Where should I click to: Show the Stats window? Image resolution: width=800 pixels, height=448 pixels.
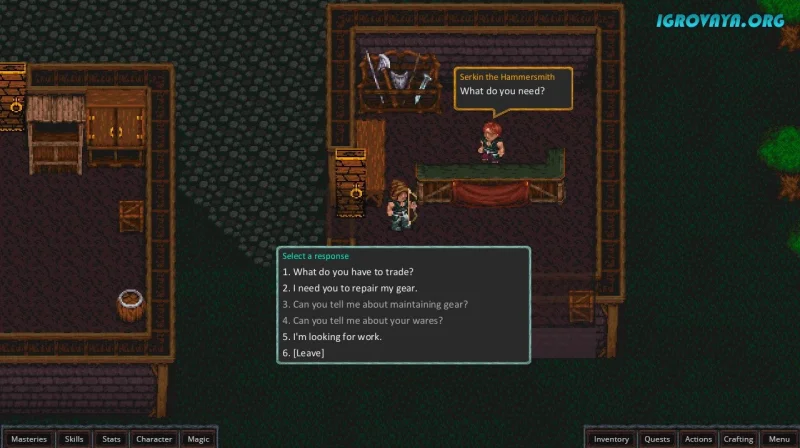coord(111,439)
